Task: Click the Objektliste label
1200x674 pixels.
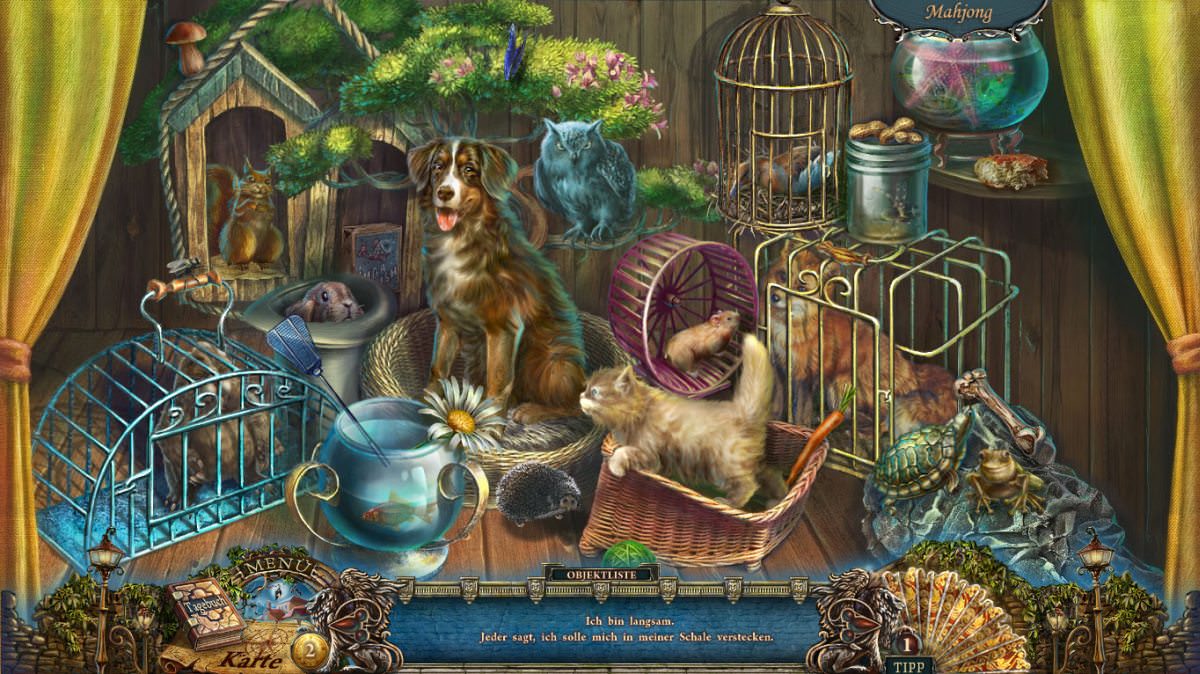Action: click(599, 574)
